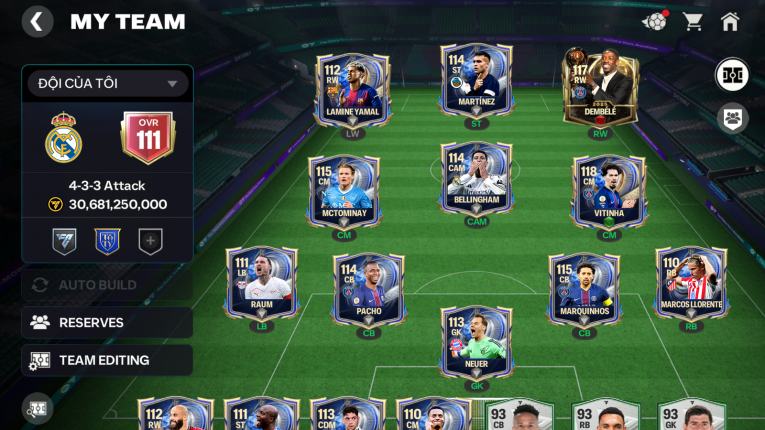The height and width of the screenshot is (430, 765).
Task: Select the Pacho CB card
Action: tap(369, 290)
